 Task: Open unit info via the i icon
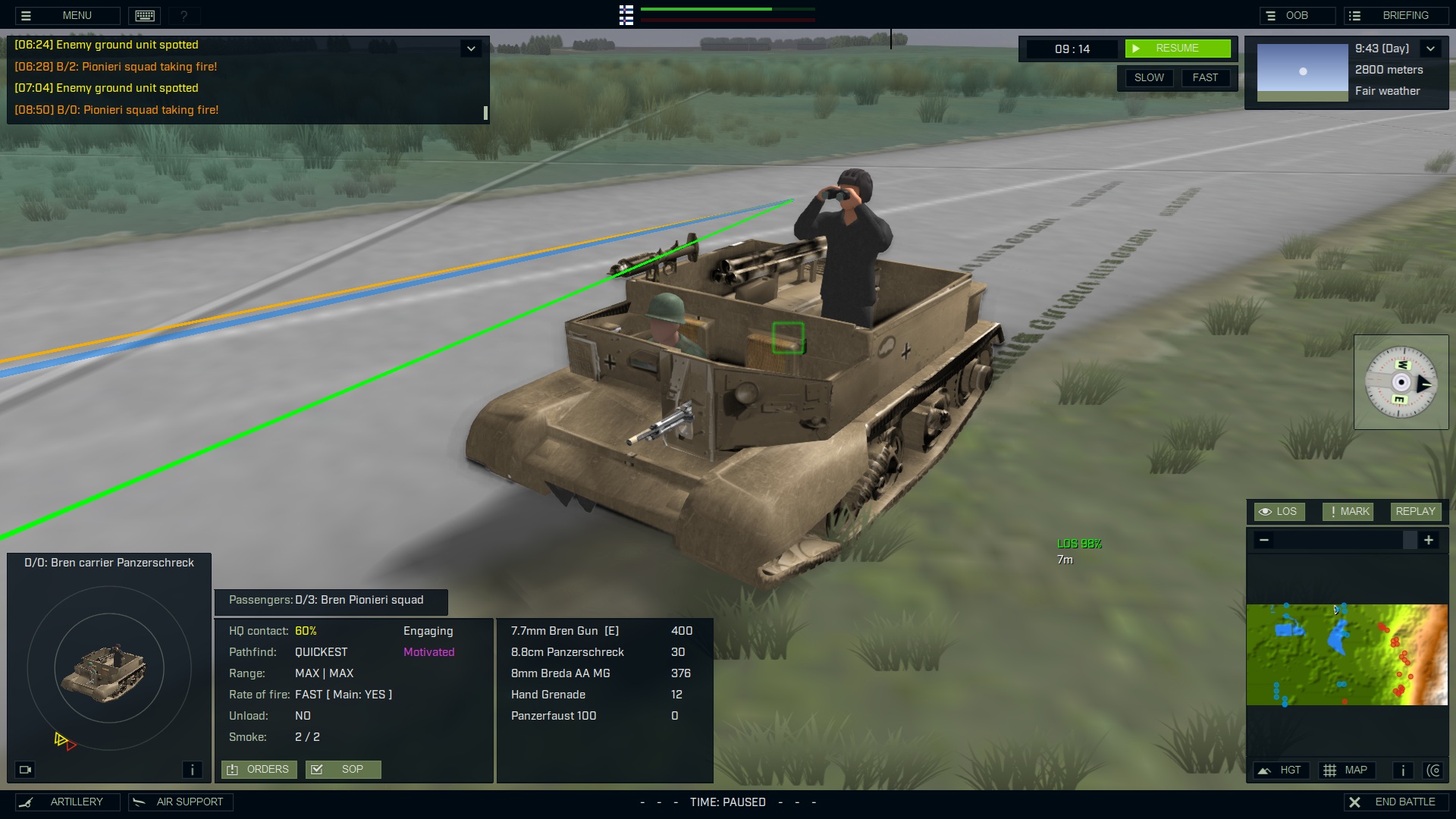192,769
